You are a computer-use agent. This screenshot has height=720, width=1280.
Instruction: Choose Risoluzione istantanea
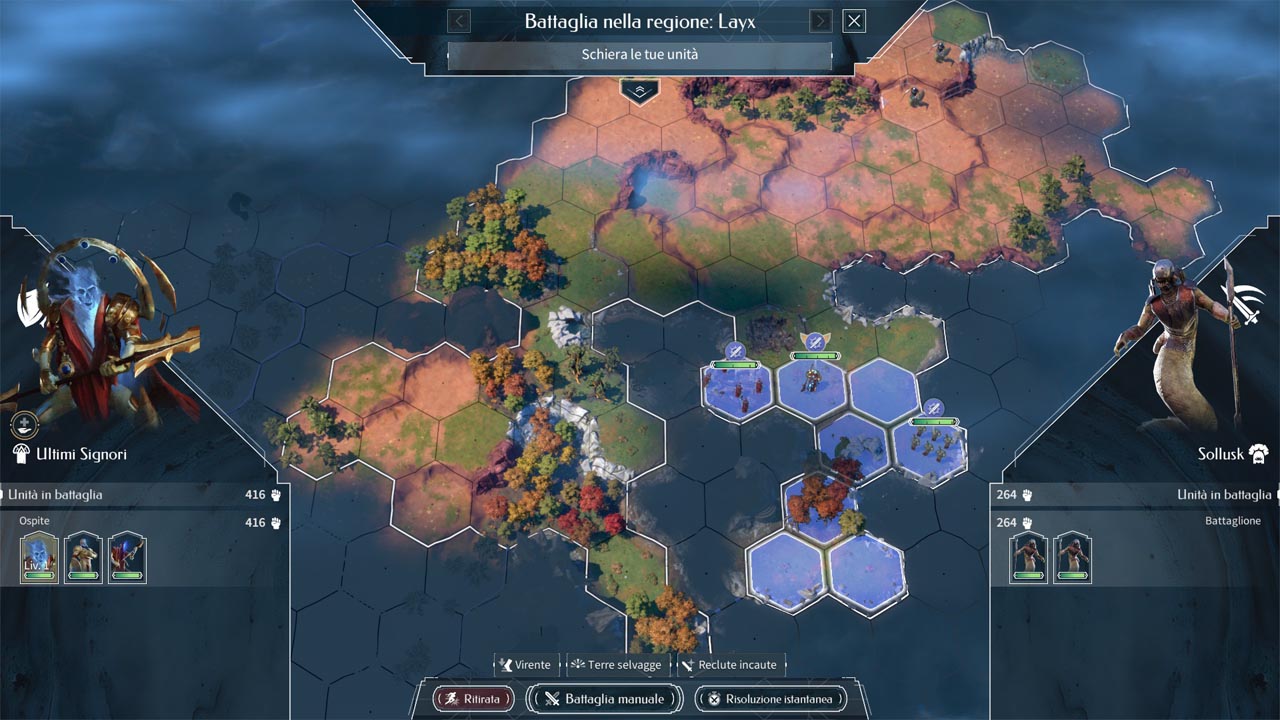point(770,699)
